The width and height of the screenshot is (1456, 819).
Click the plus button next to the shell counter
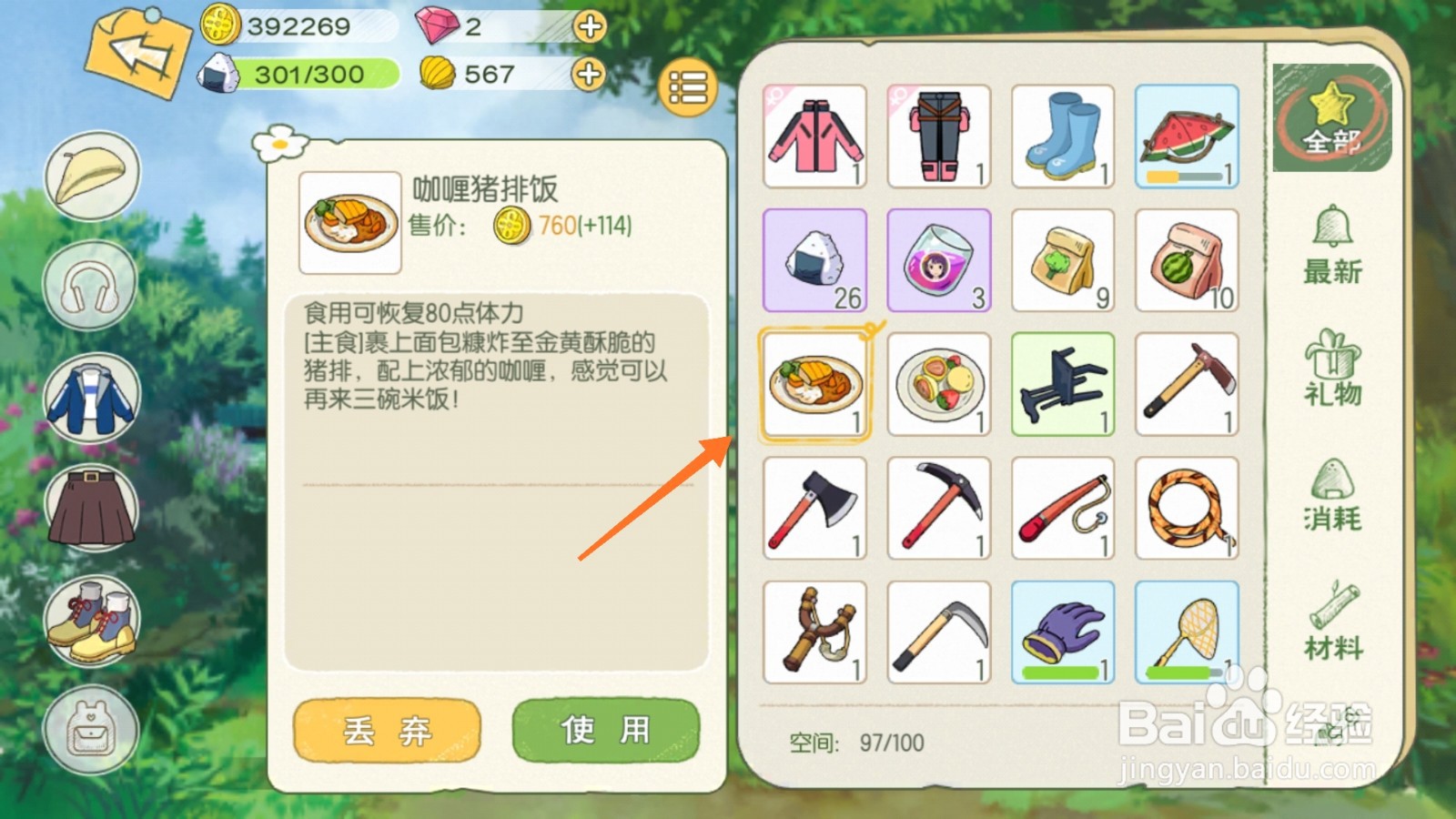[588, 75]
